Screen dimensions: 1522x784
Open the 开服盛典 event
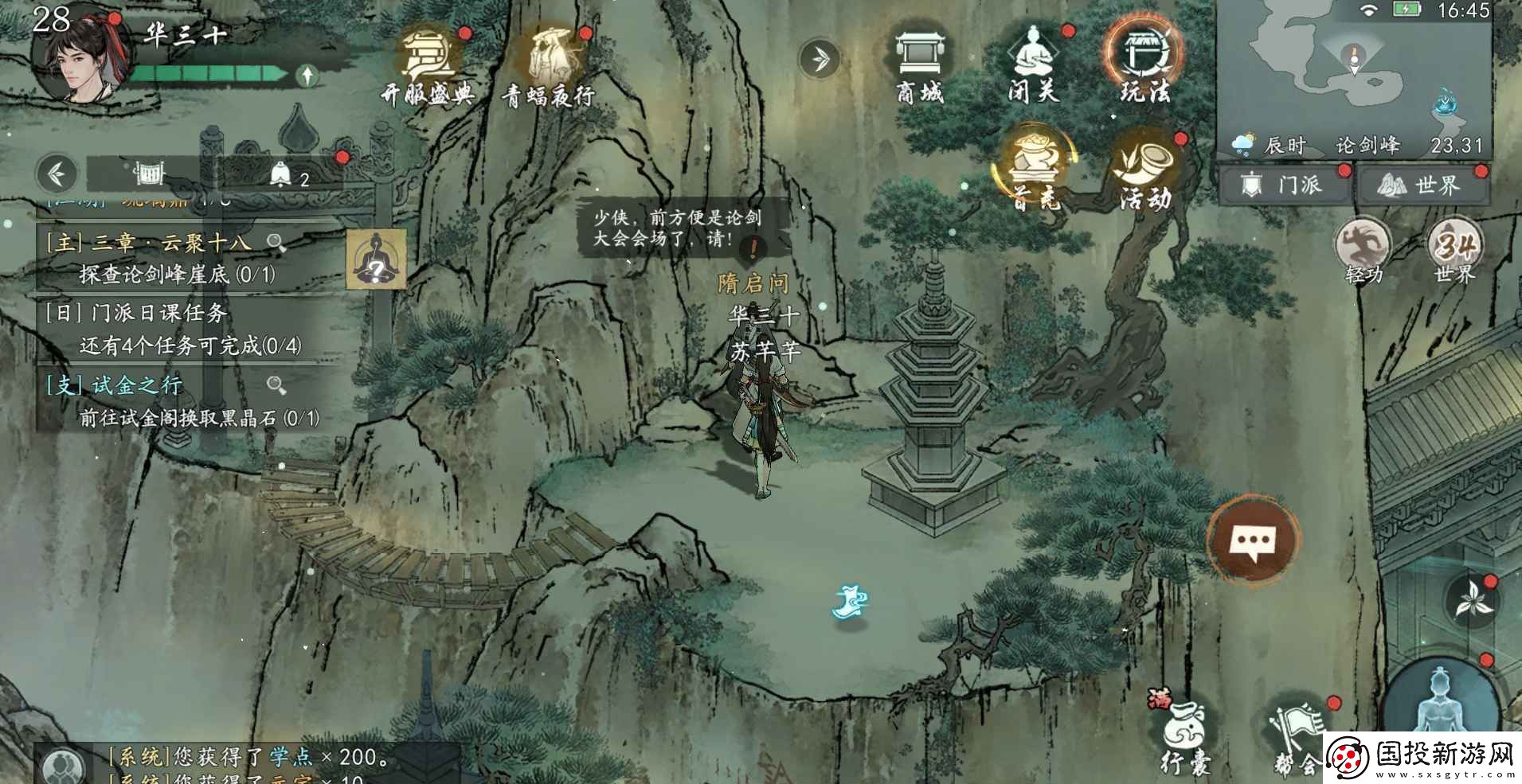click(428, 68)
